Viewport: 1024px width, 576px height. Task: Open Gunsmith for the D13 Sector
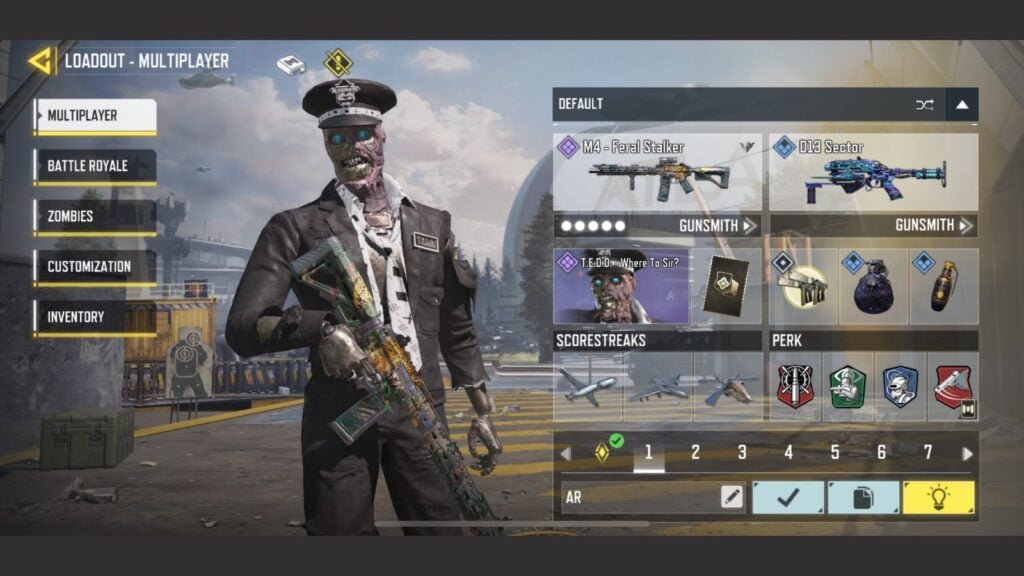933,226
